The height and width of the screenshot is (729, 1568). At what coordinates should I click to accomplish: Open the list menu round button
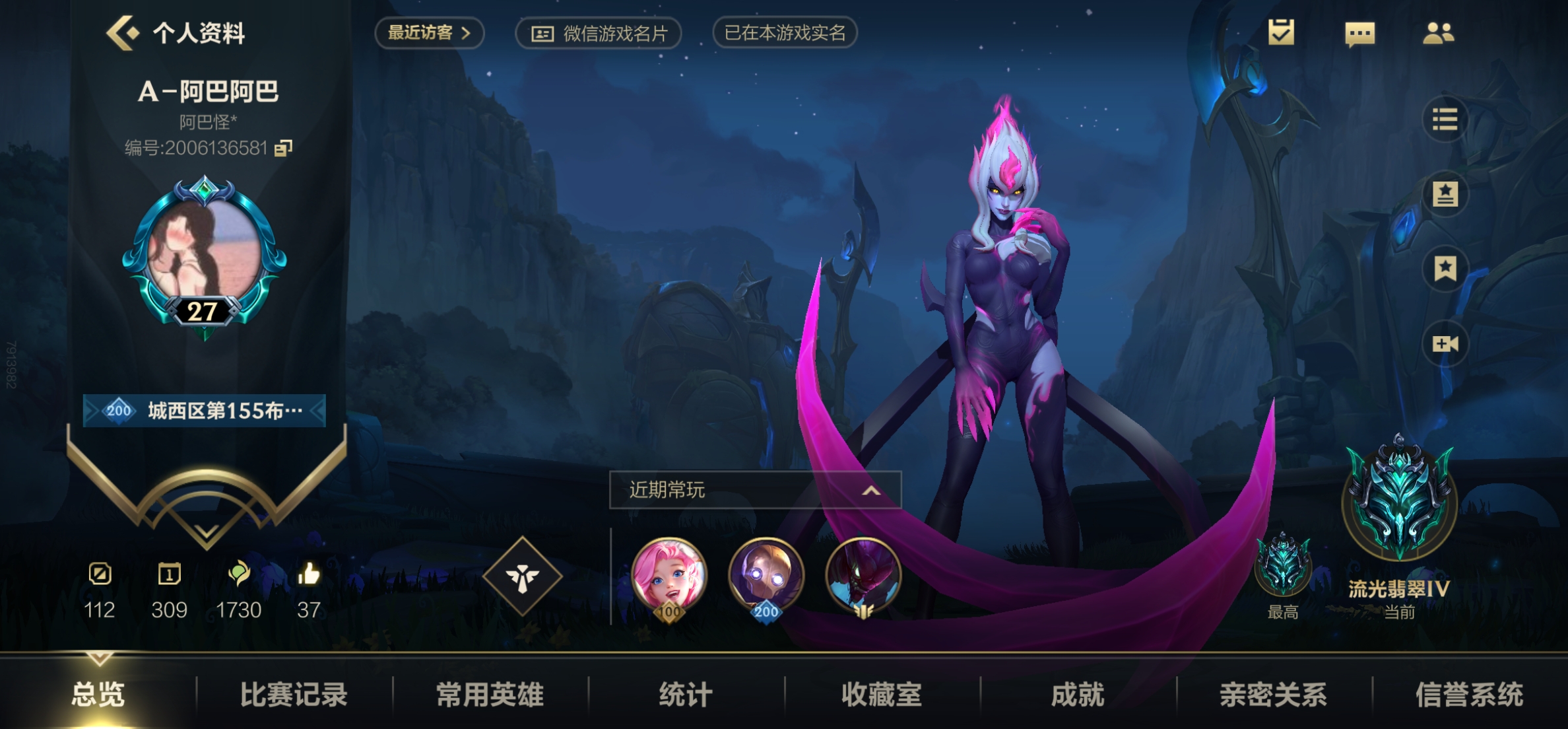pyautogui.click(x=1445, y=120)
